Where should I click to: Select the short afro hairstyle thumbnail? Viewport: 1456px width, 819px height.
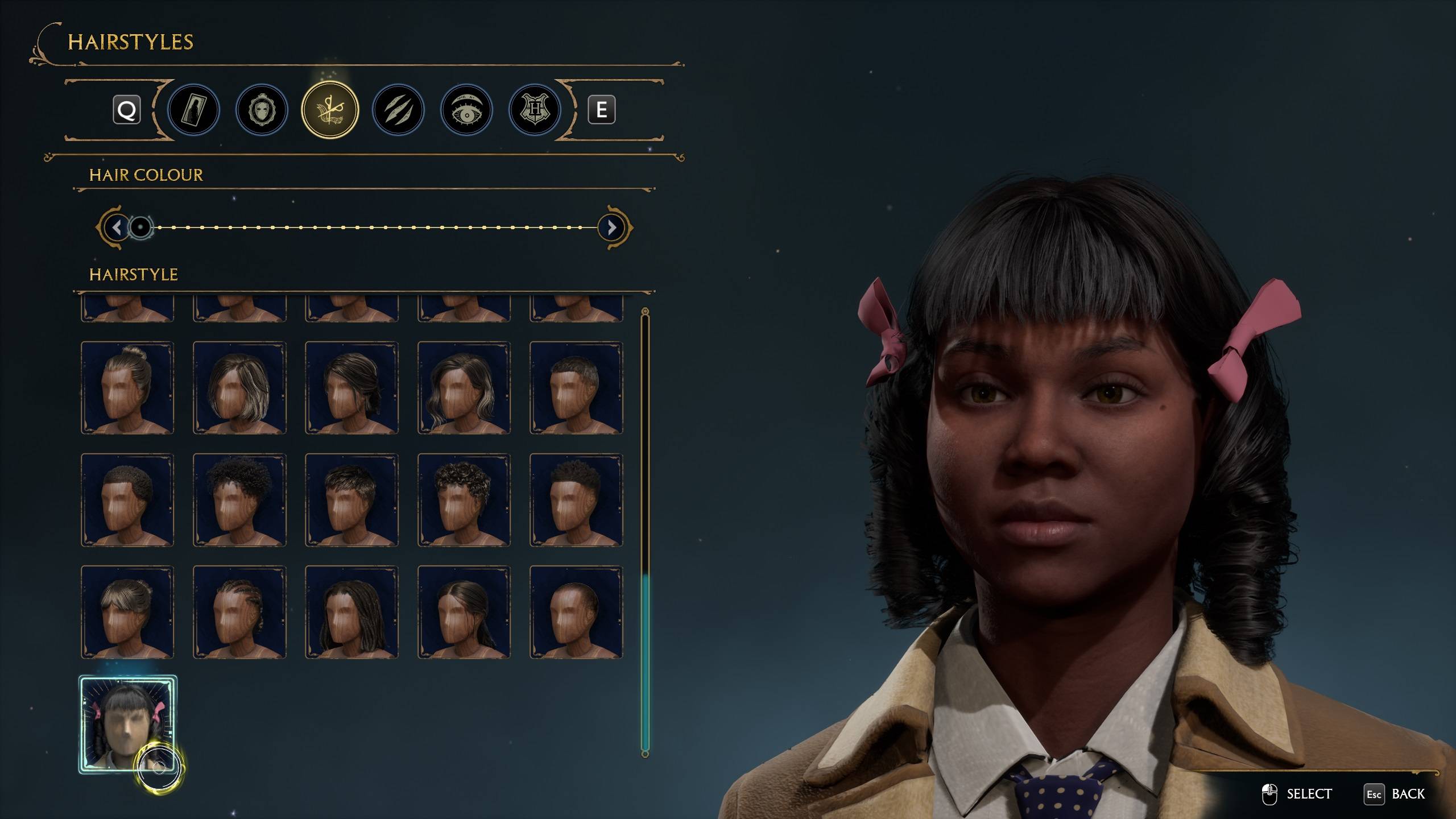point(126,499)
